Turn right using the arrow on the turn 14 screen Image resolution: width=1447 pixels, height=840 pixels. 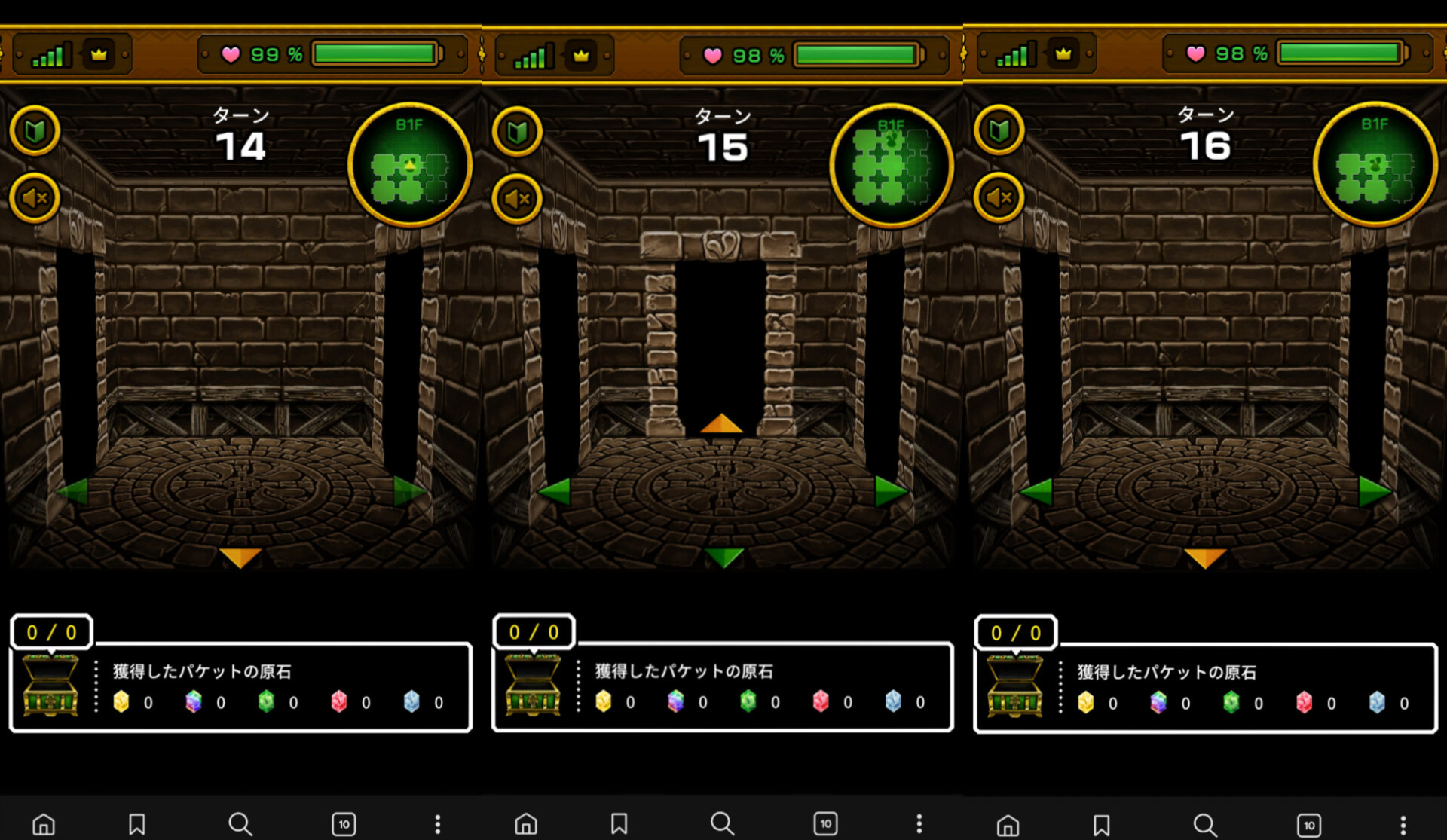pos(408,491)
